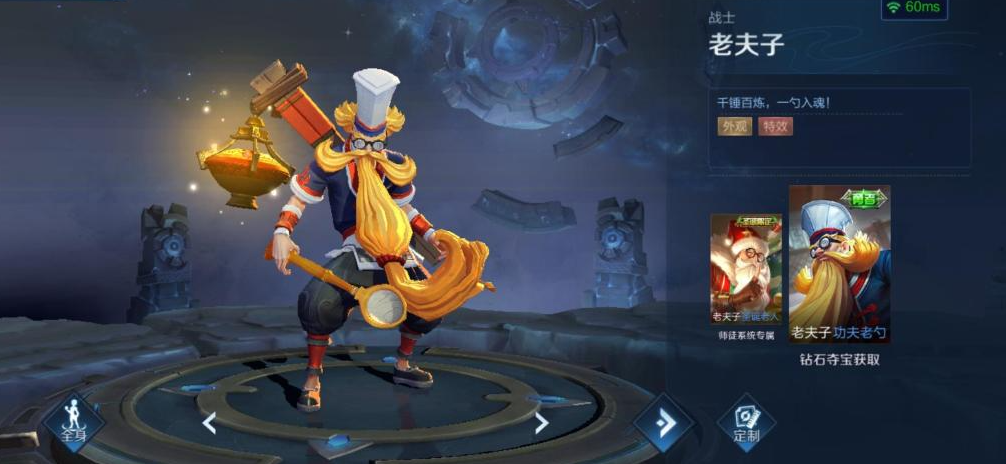The height and width of the screenshot is (464, 1006).
Task: Show the 外观 appearance tag
Action: coord(734,126)
